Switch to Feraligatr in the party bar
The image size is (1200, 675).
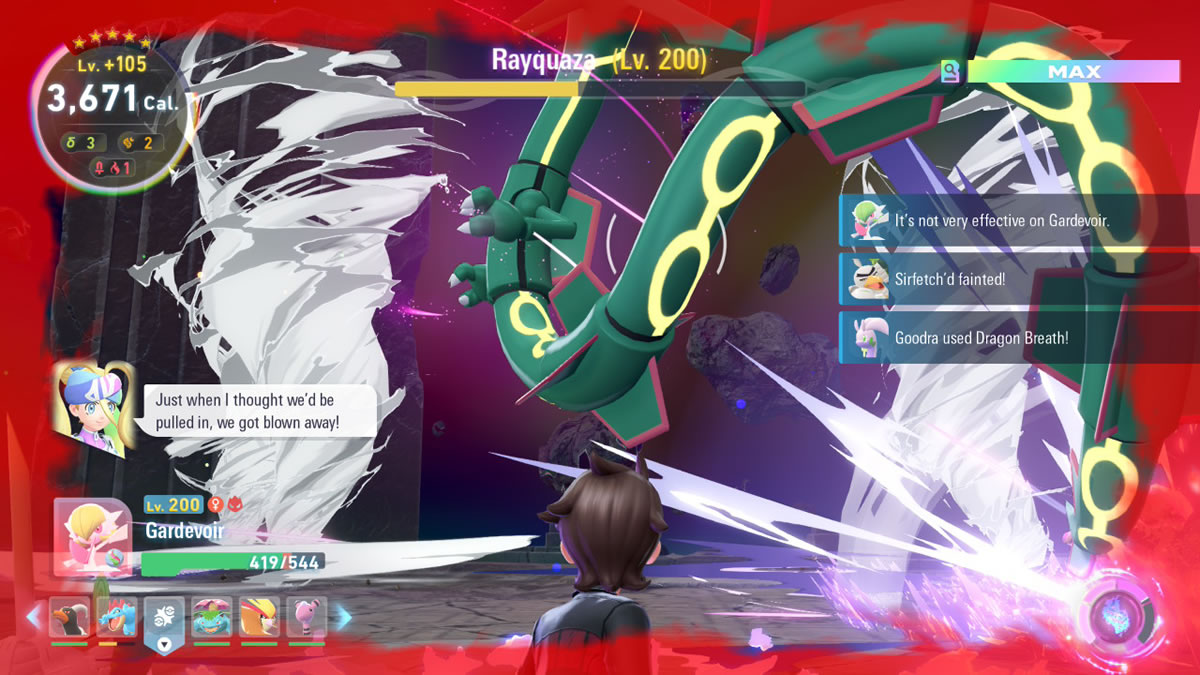[117, 618]
